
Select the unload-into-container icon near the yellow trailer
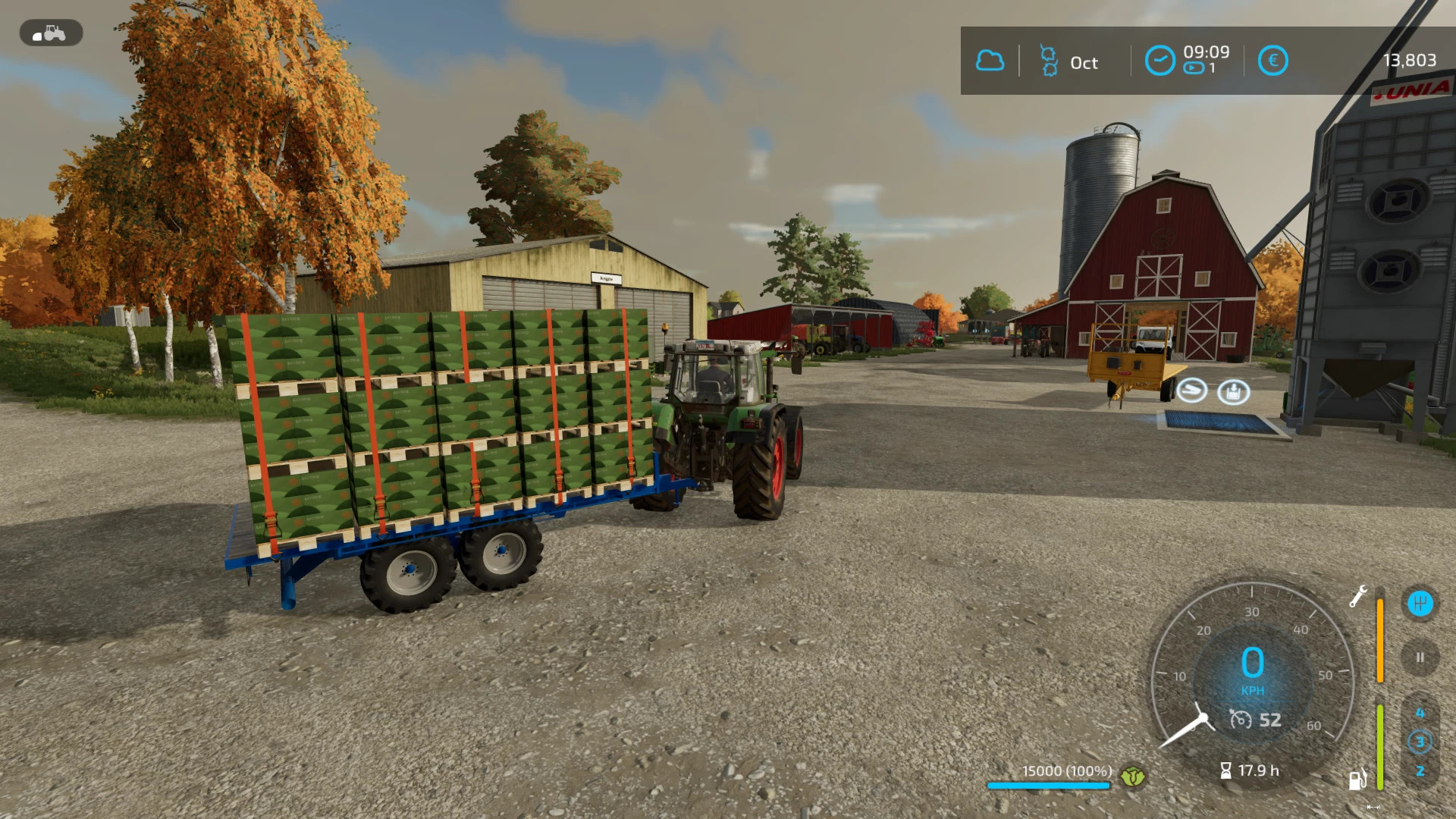(x=1233, y=391)
